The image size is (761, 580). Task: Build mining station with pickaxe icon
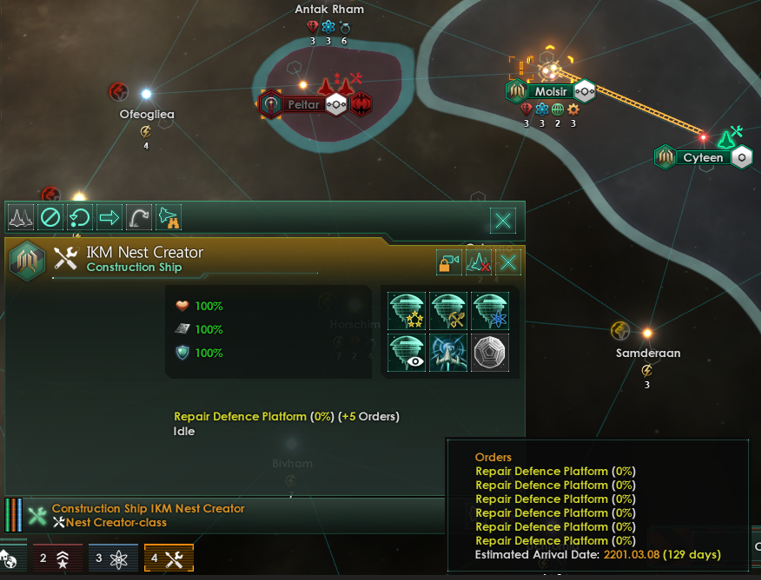point(449,311)
